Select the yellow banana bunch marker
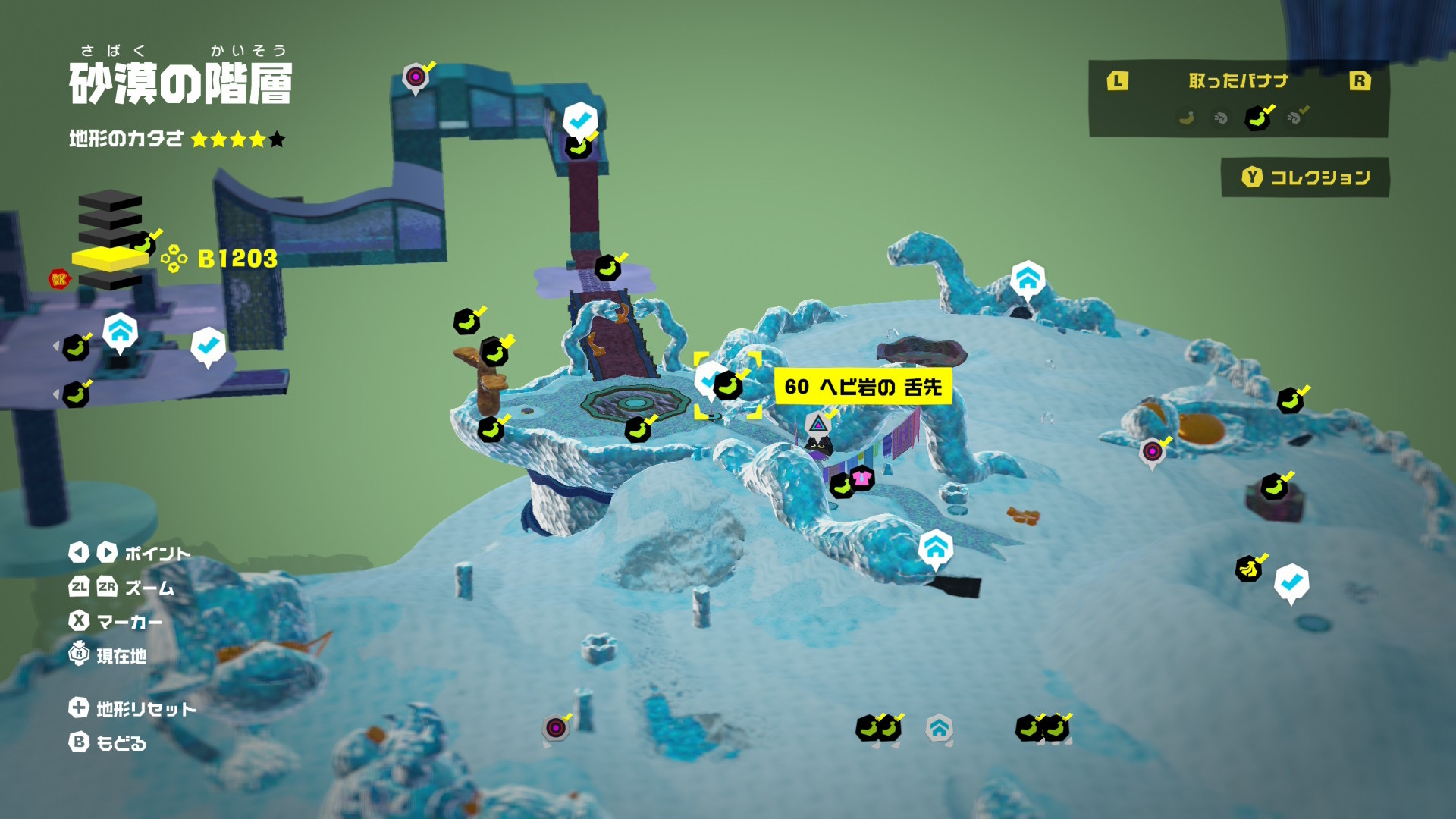 (1248, 568)
